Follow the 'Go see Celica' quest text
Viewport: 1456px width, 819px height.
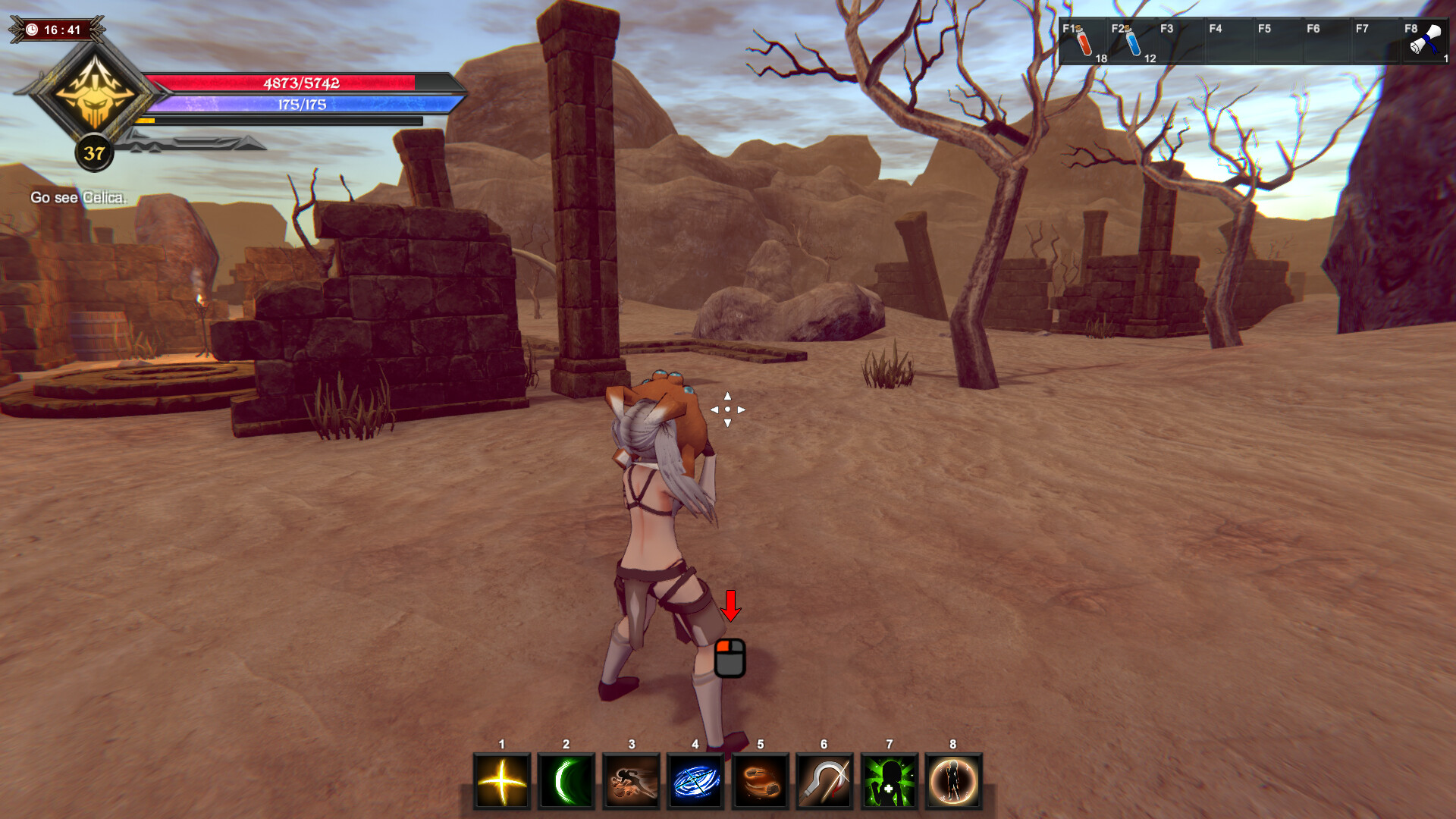[79, 199]
